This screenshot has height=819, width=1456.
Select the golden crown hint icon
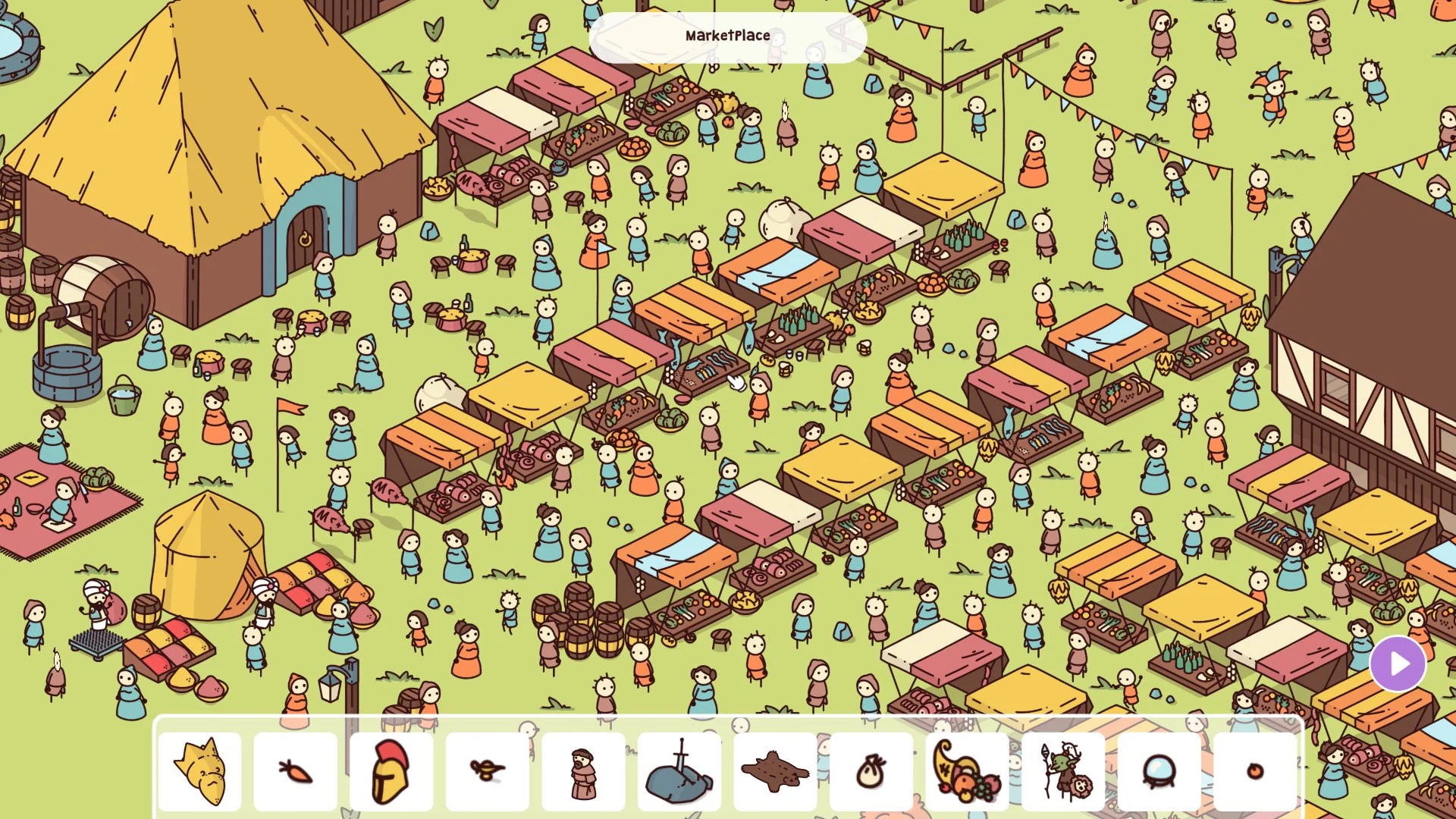coord(199,768)
